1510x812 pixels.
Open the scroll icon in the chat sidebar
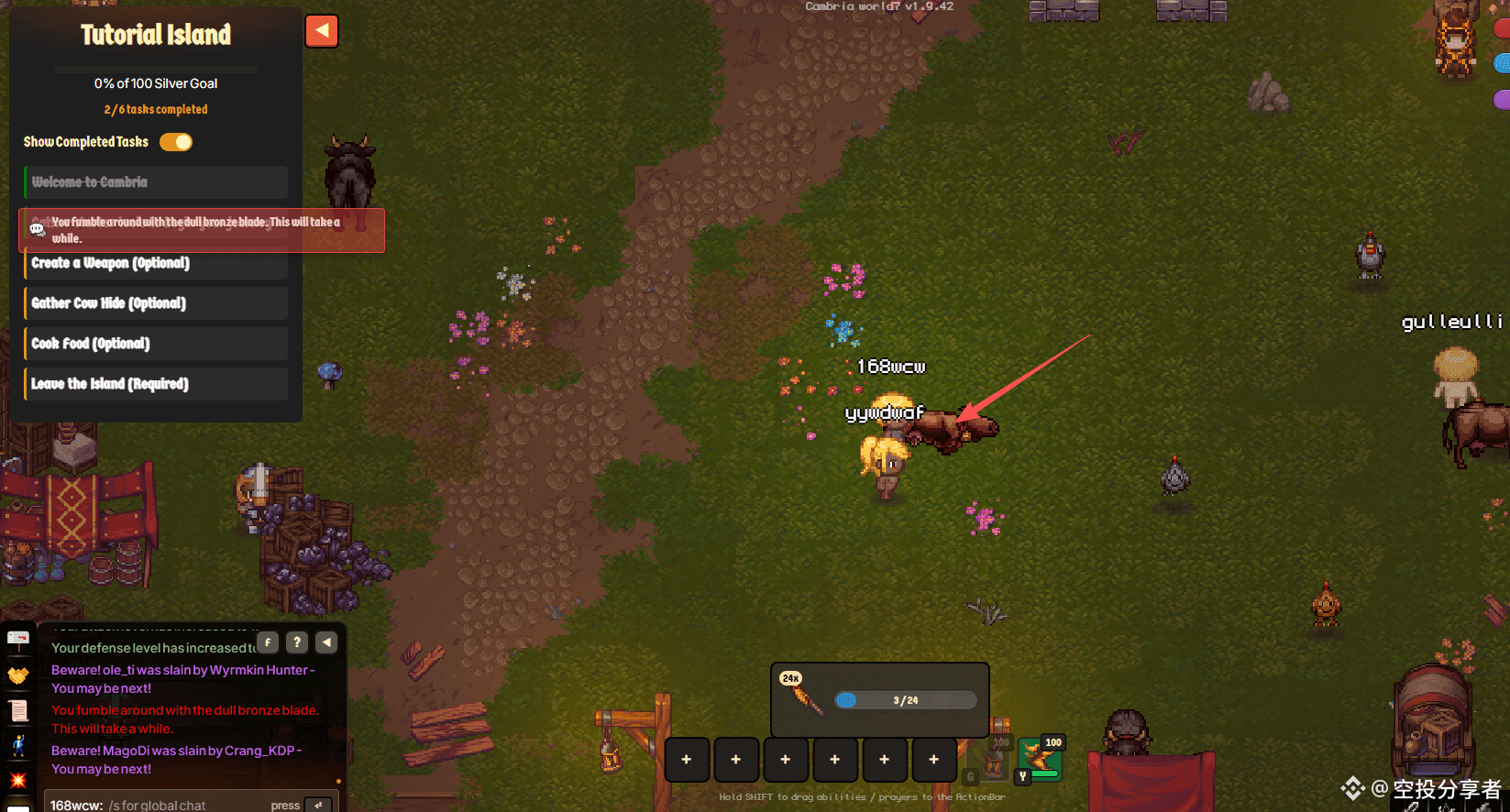[x=18, y=710]
